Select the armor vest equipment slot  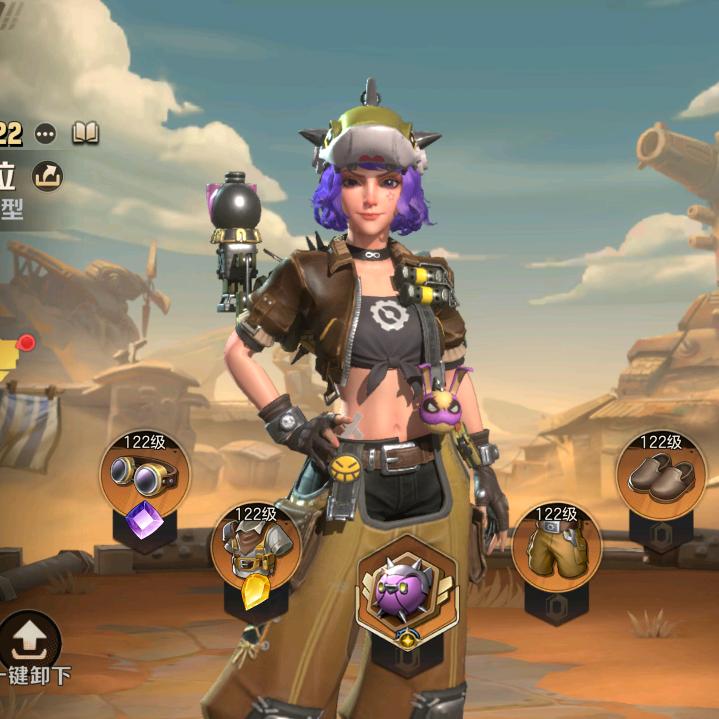255,548
